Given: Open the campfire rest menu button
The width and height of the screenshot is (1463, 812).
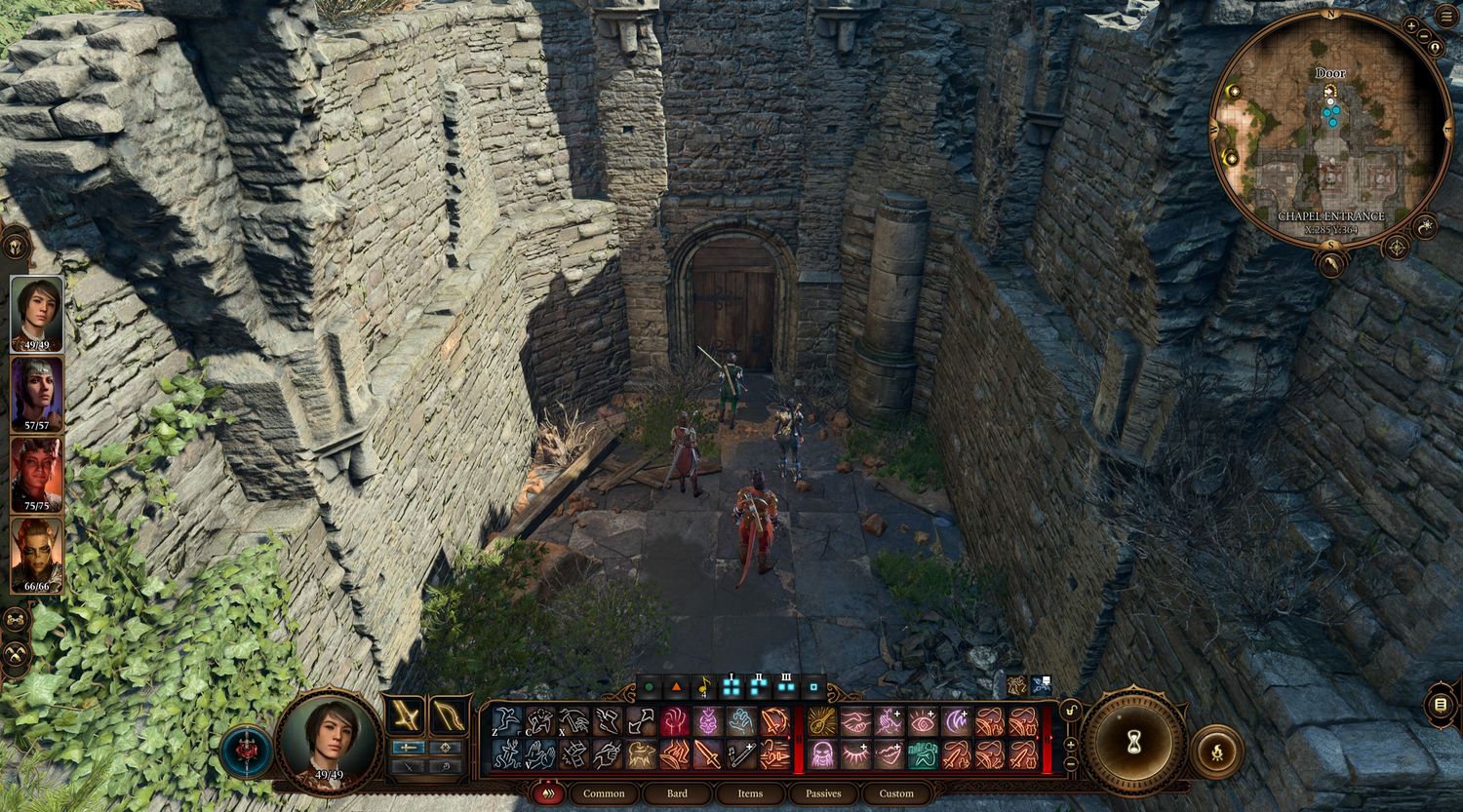Looking at the screenshot, I should click(x=1216, y=752).
